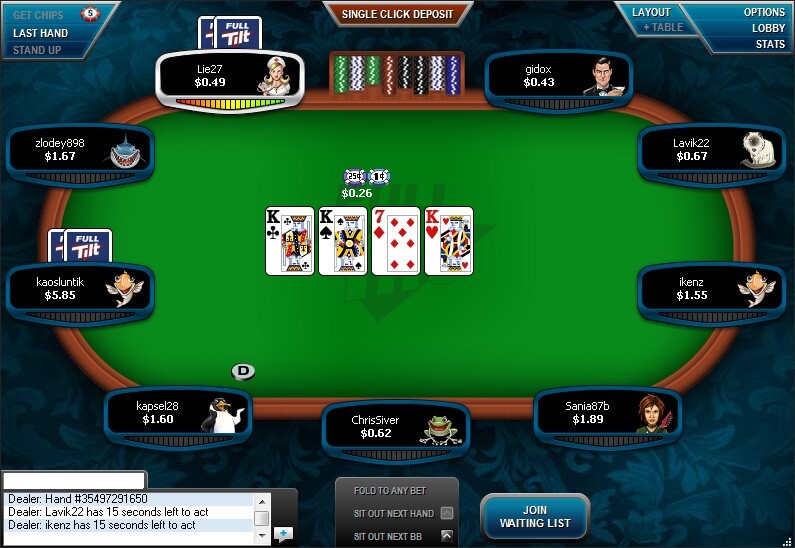Open the chat bubble plus icon
Screen dimensions: 795x548
click(x=283, y=534)
